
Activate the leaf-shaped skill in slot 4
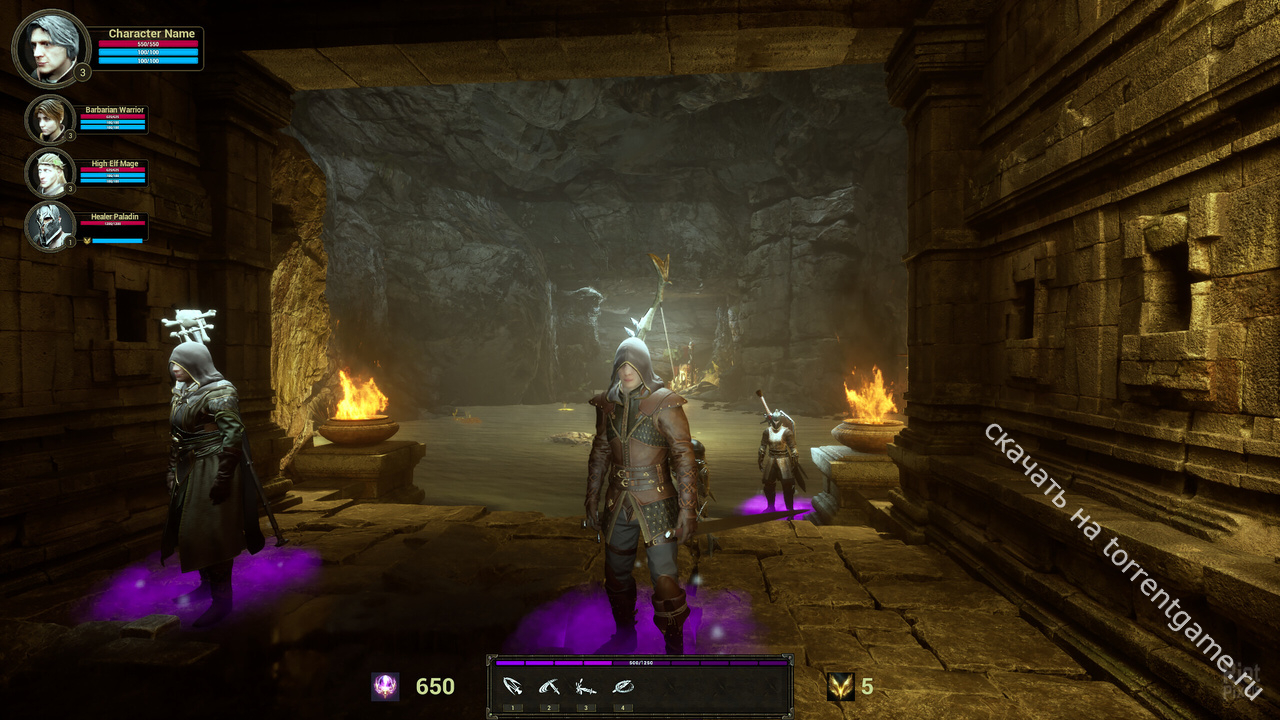pyautogui.click(x=622, y=687)
